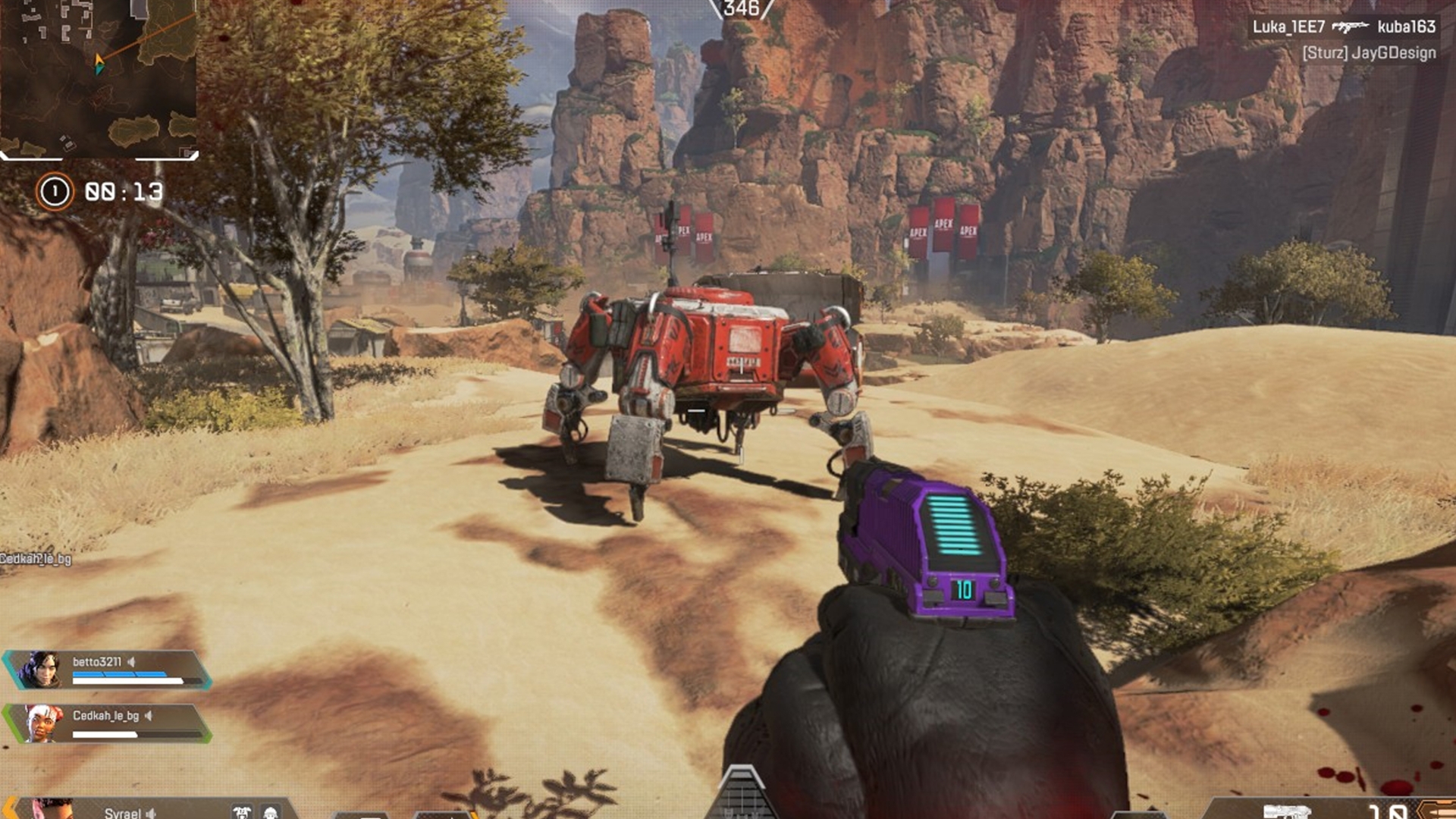Toggle betto3211's voice speaker icon
Screen dimensions: 1456x819
tap(132, 662)
